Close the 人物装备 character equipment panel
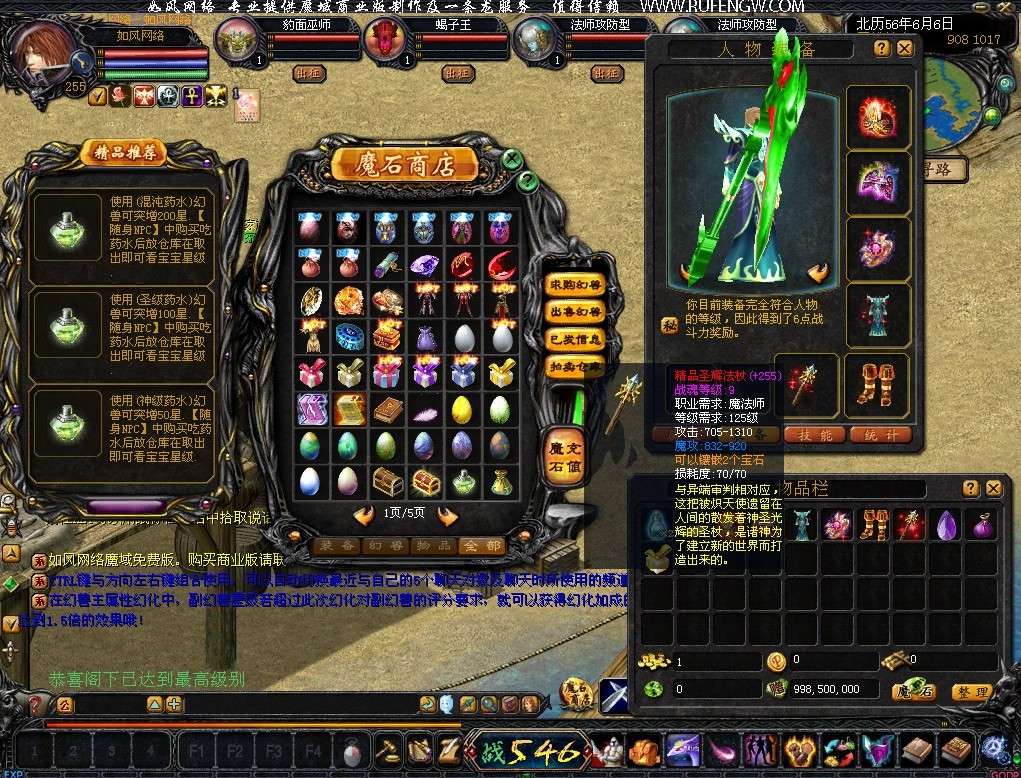The image size is (1021, 778). [x=905, y=48]
